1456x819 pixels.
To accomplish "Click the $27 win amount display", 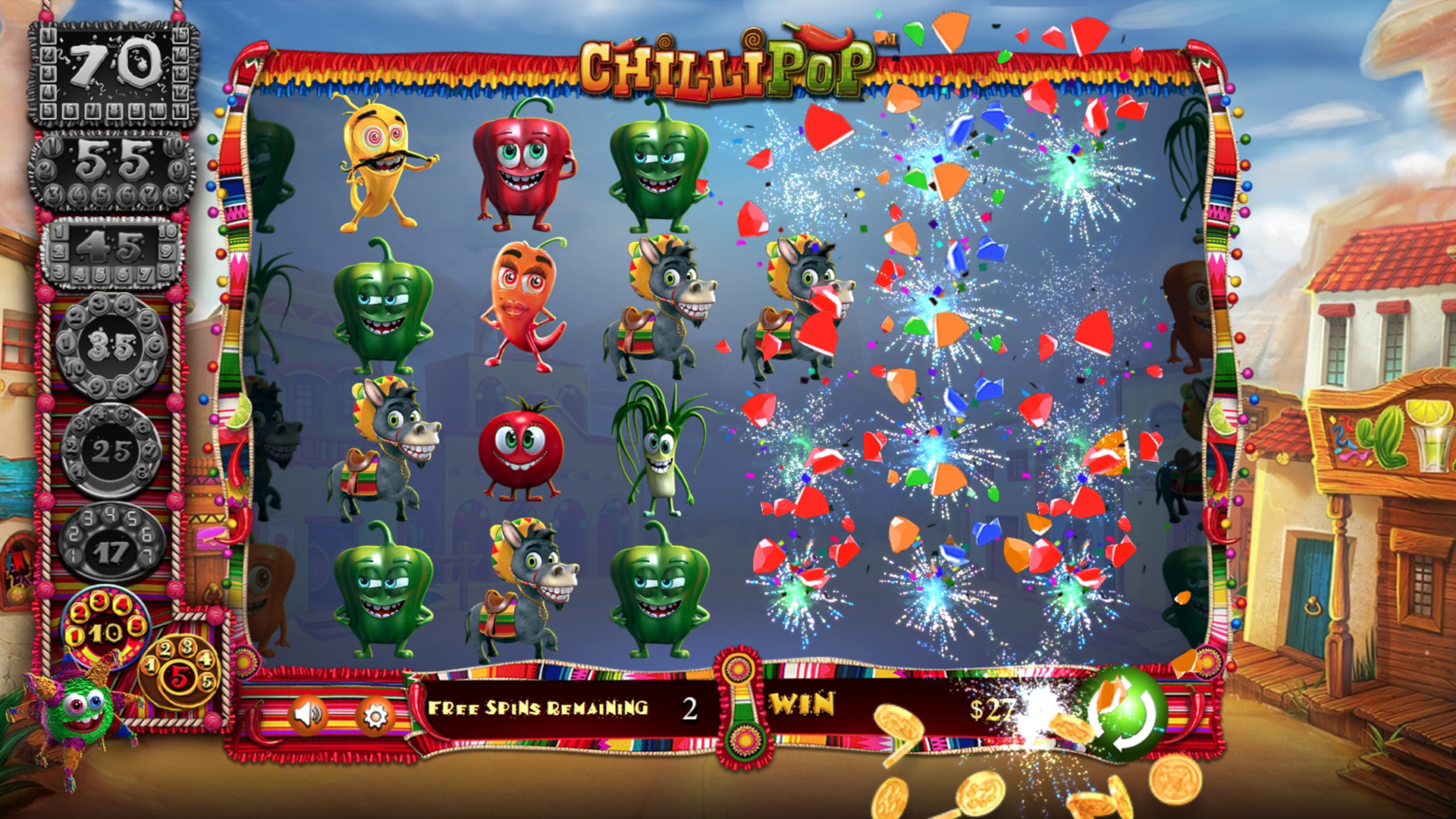I will (x=992, y=707).
